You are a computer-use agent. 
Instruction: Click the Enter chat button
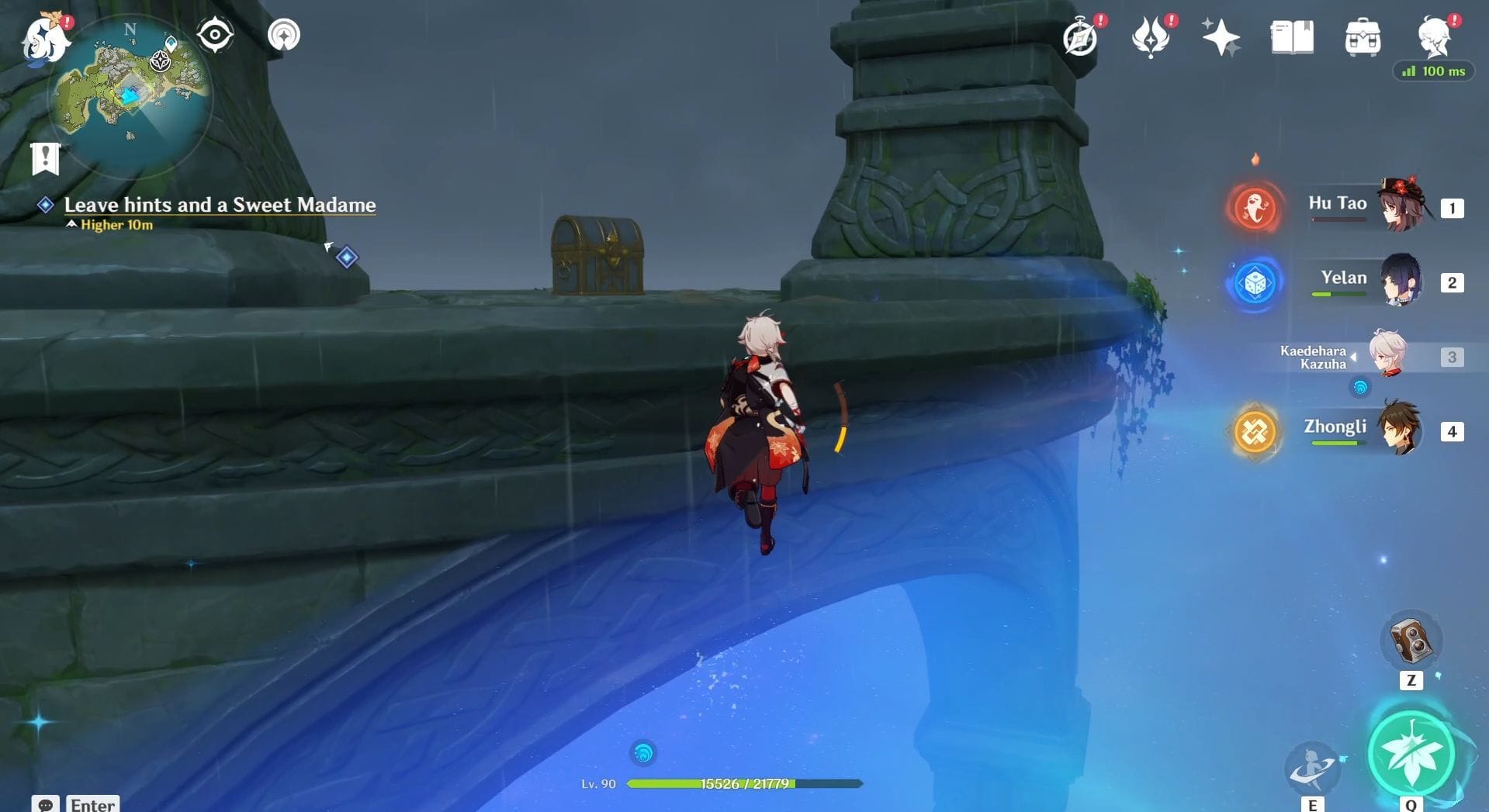coord(92,804)
